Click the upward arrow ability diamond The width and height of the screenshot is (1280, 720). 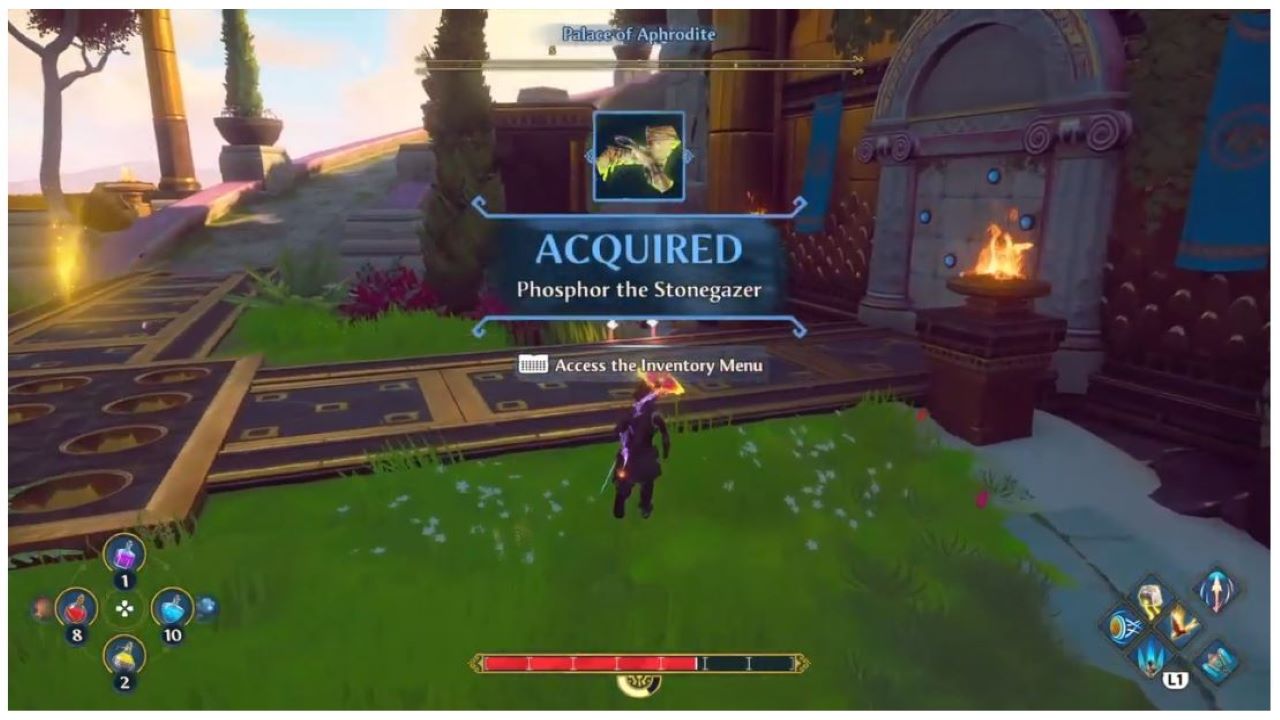click(1217, 593)
